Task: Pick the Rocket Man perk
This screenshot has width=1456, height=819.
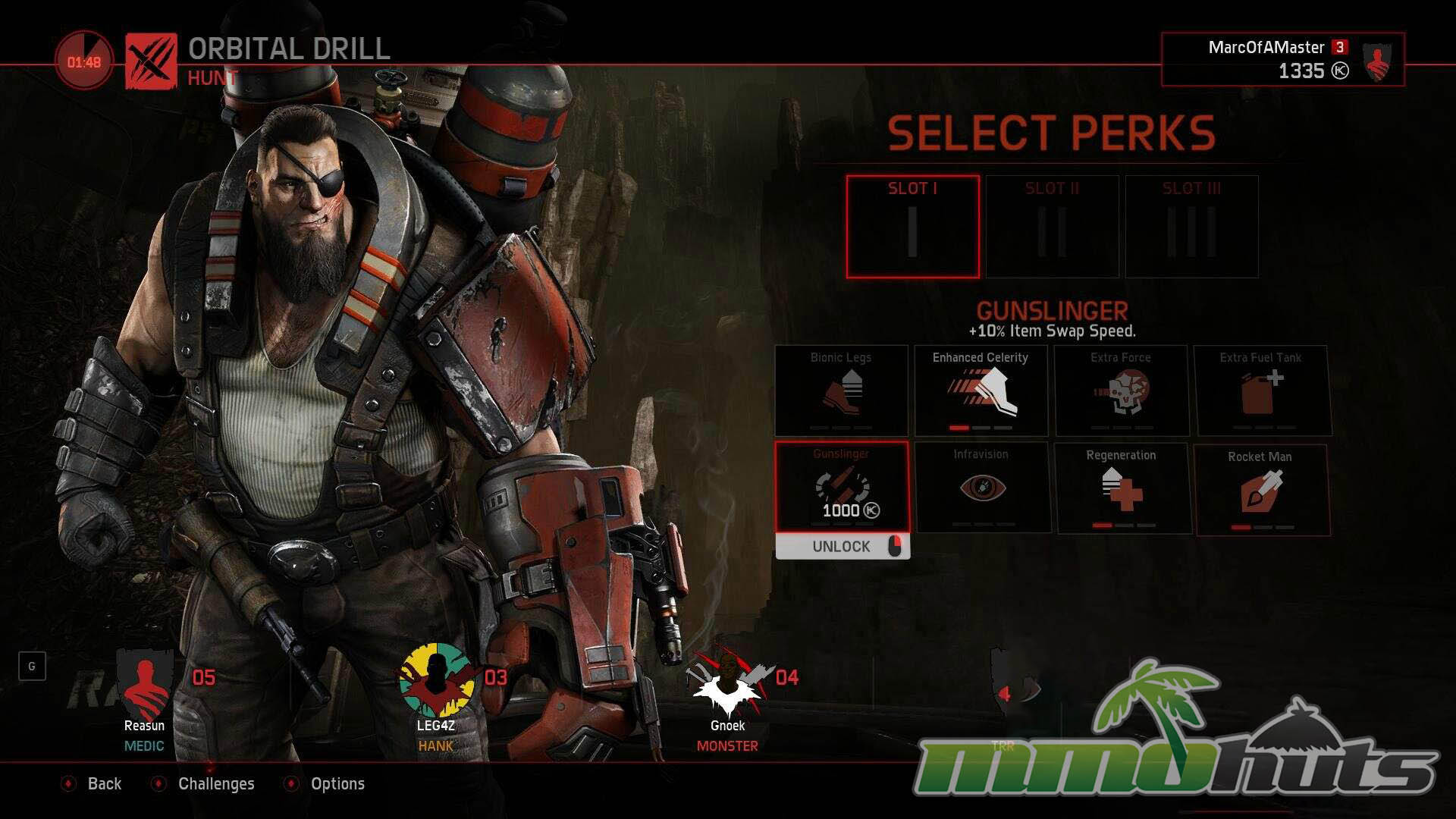Action: [1261, 490]
